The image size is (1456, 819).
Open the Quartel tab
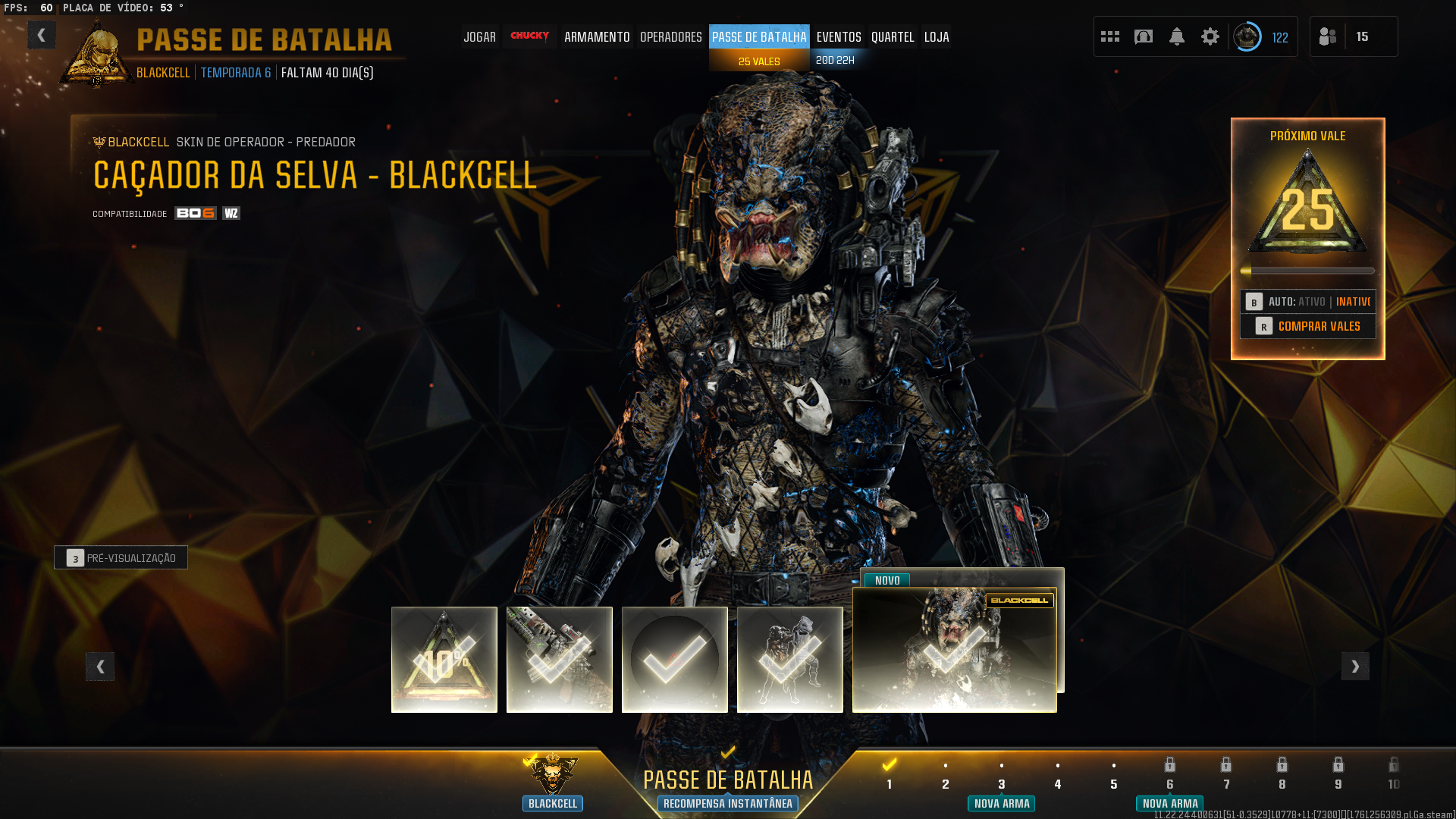tap(893, 36)
